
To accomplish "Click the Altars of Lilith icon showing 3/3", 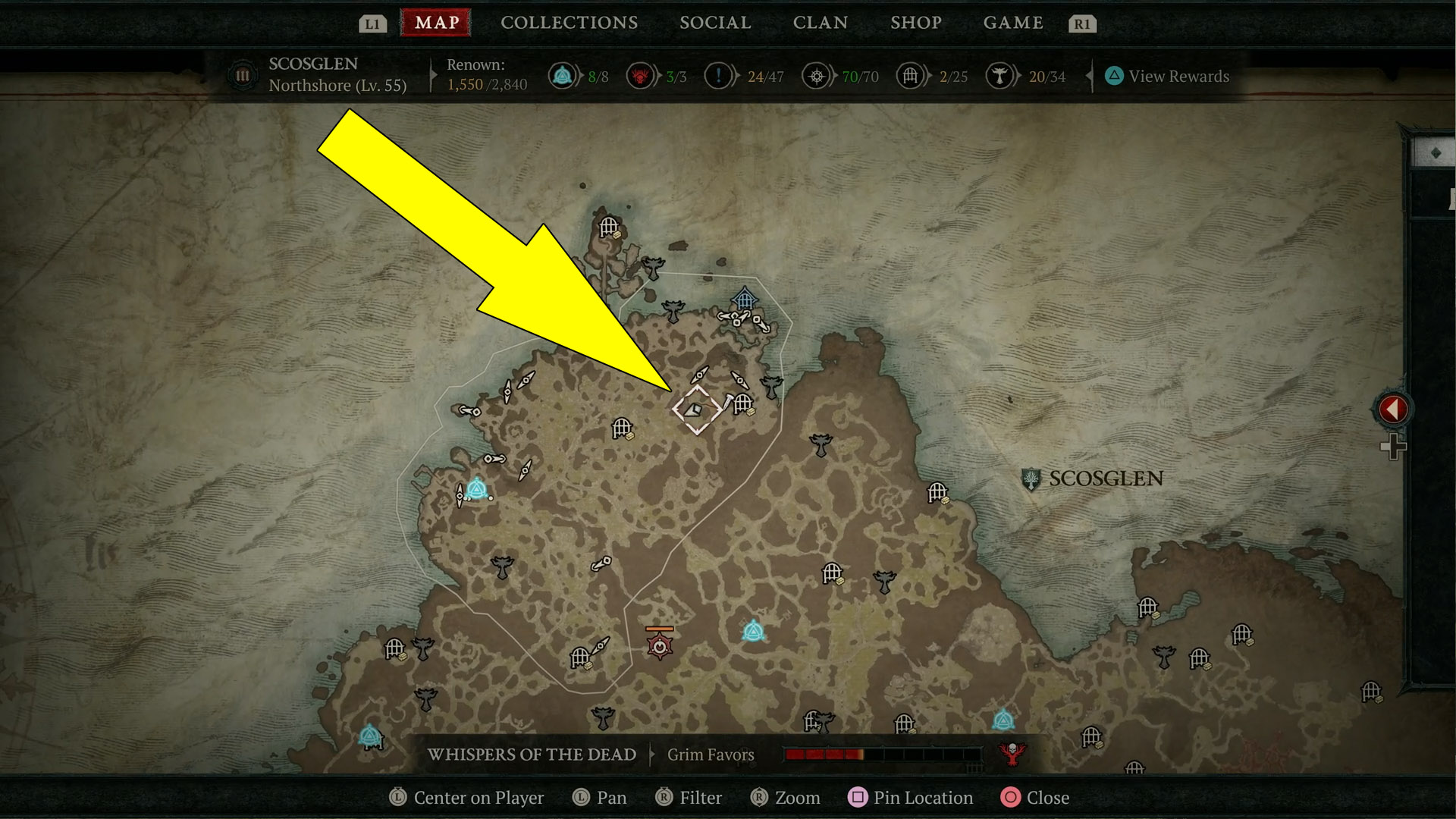I will [x=641, y=76].
